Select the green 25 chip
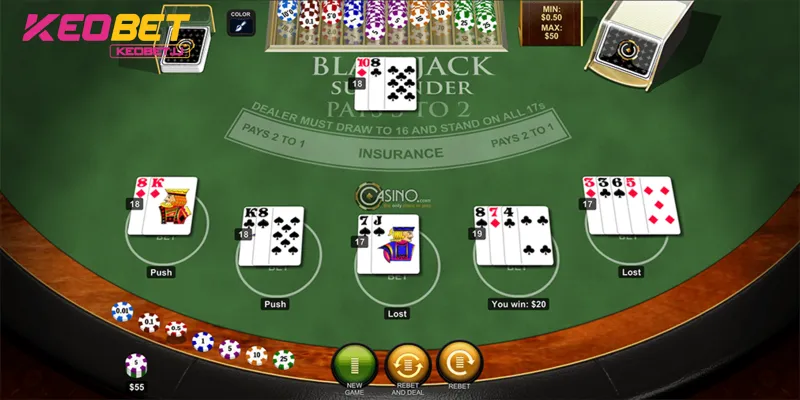Viewport: 800px width, 400px height. click(283, 358)
